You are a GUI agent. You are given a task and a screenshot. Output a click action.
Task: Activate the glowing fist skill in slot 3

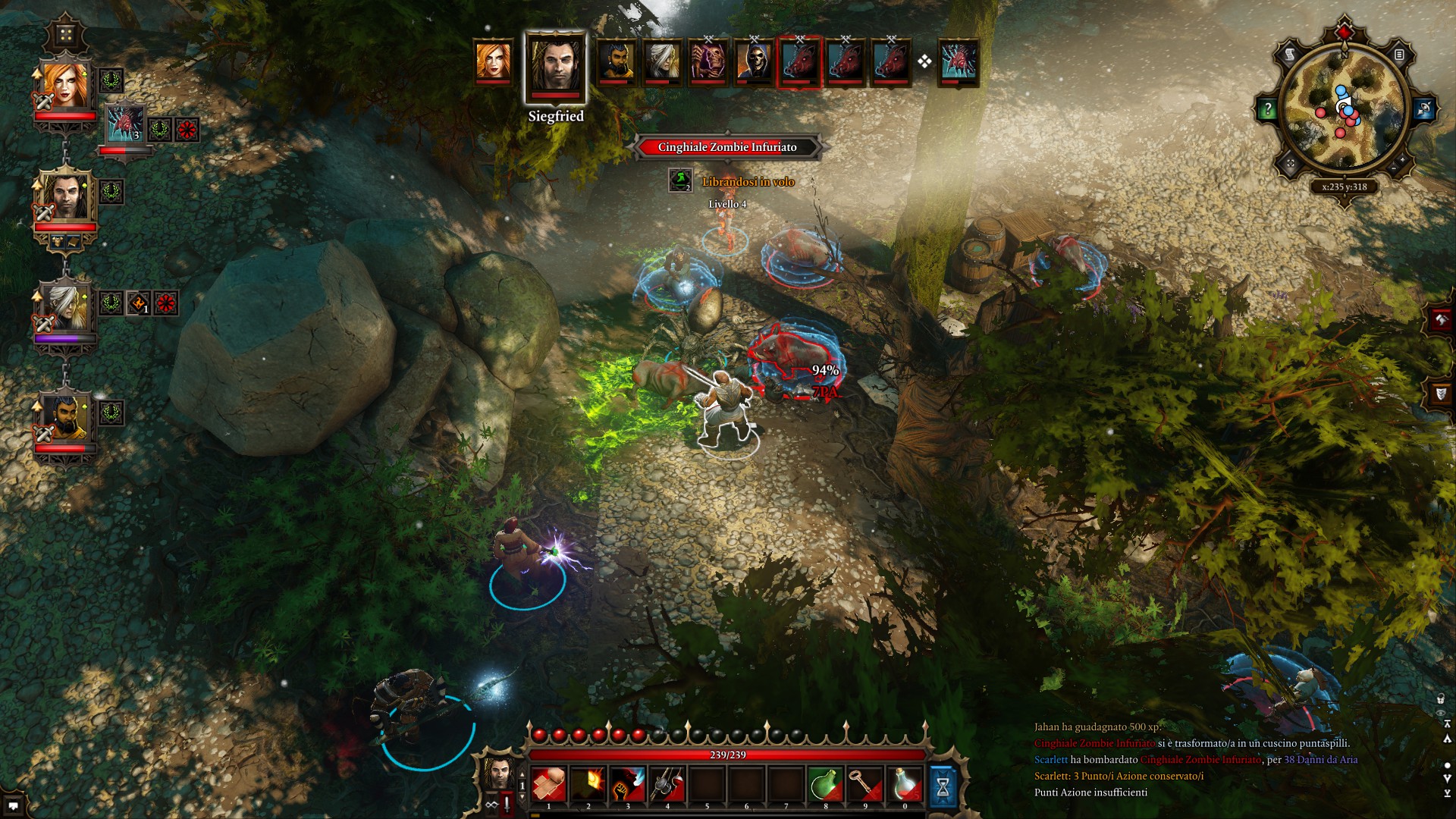[x=628, y=783]
